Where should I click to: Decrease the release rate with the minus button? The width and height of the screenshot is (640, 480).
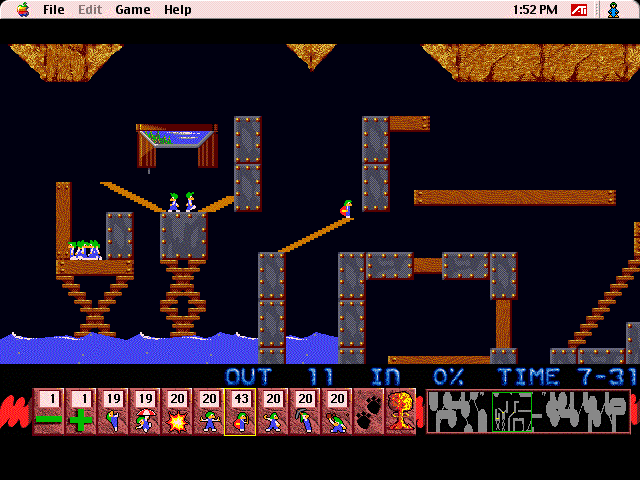48,411
